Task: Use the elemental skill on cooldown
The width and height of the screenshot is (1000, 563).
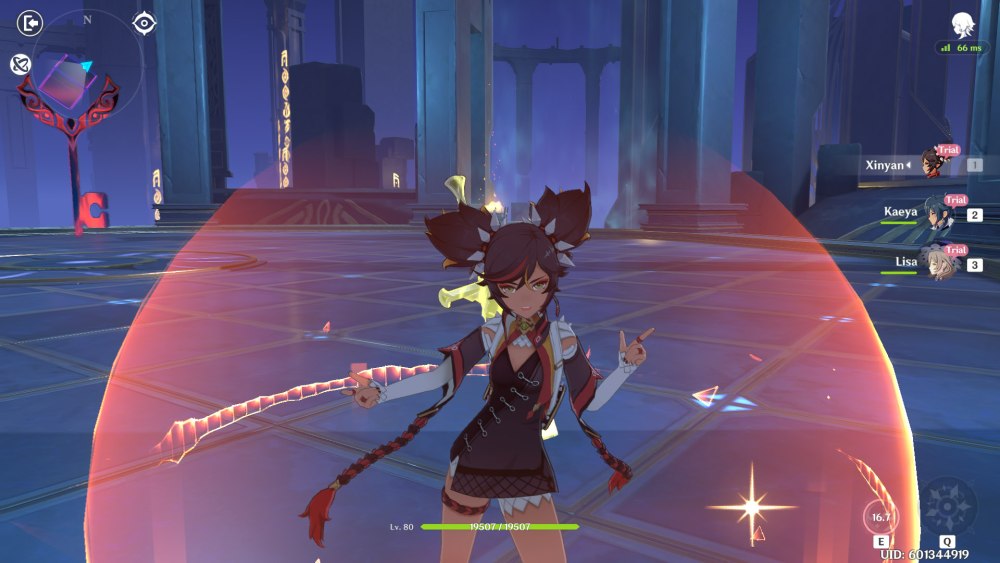Action: tap(880, 517)
